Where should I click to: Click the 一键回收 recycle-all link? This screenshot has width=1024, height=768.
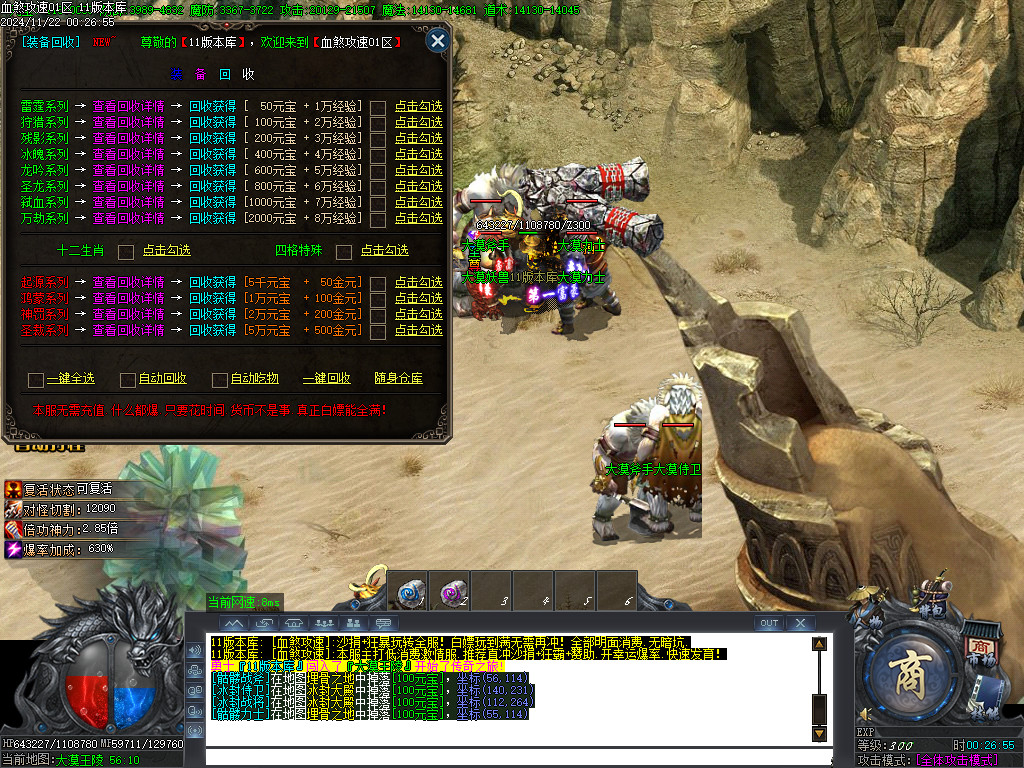326,379
